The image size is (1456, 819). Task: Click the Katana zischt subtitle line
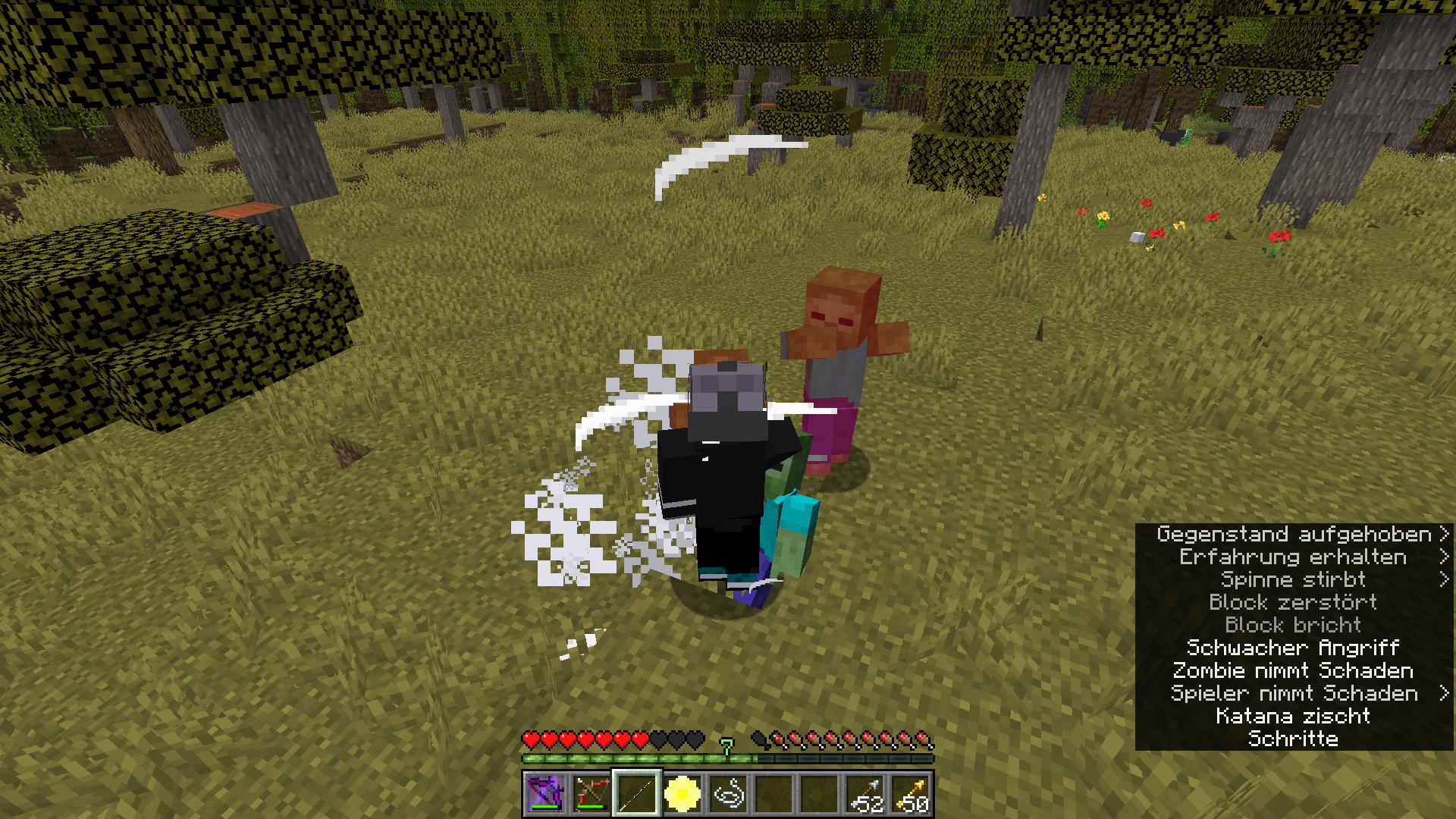pos(1294,716)
